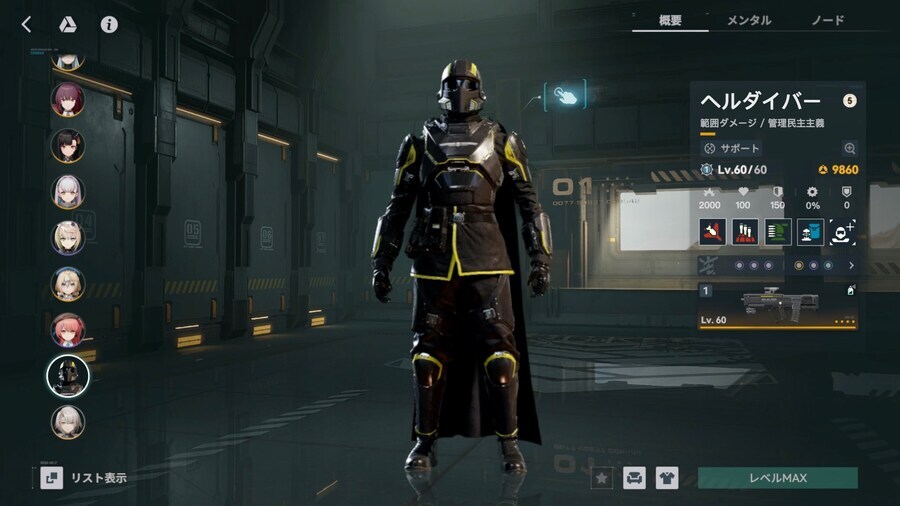
Task: Open the info icon at the top
Action: point(109,24)
